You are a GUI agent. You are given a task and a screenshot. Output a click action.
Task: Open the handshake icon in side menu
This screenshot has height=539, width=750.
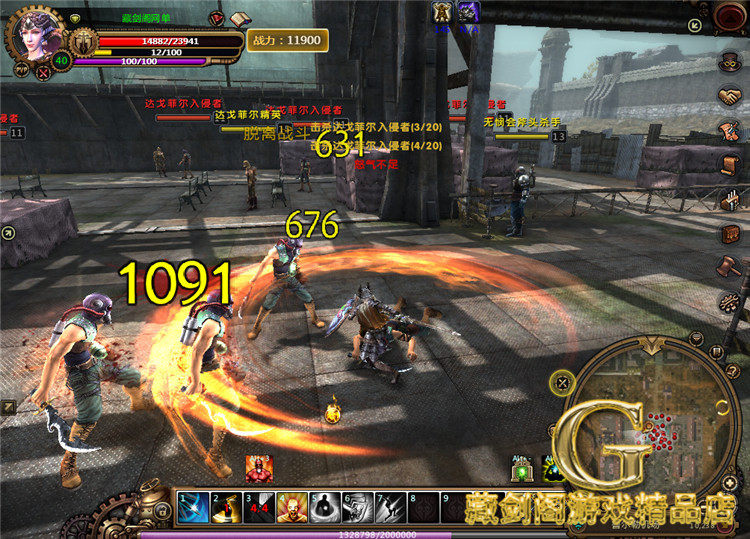(729, 96)
